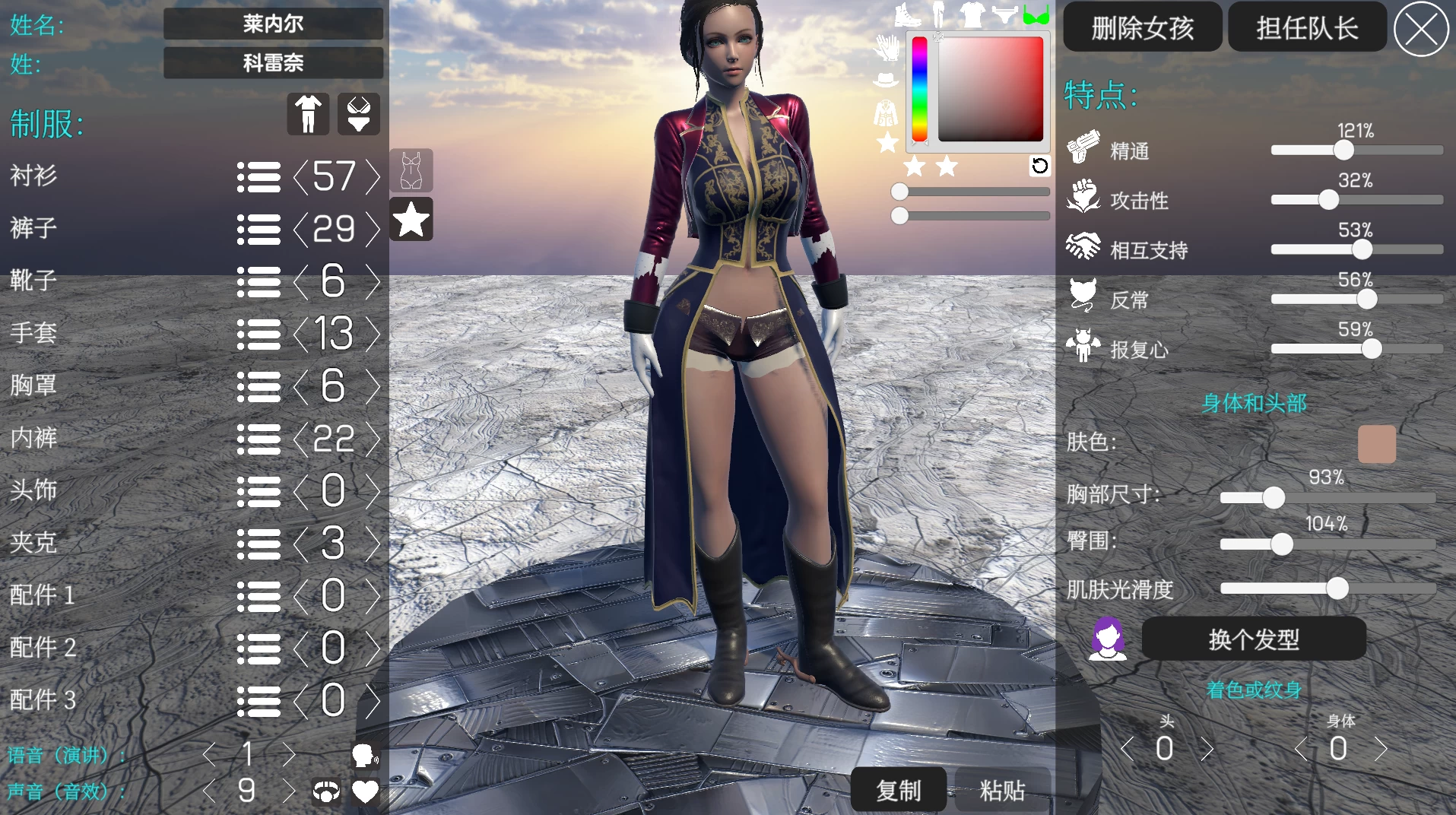Choose the 换个发型 hairstyle button
Screen dimensions: 1456x815
tap(1254, 639)
